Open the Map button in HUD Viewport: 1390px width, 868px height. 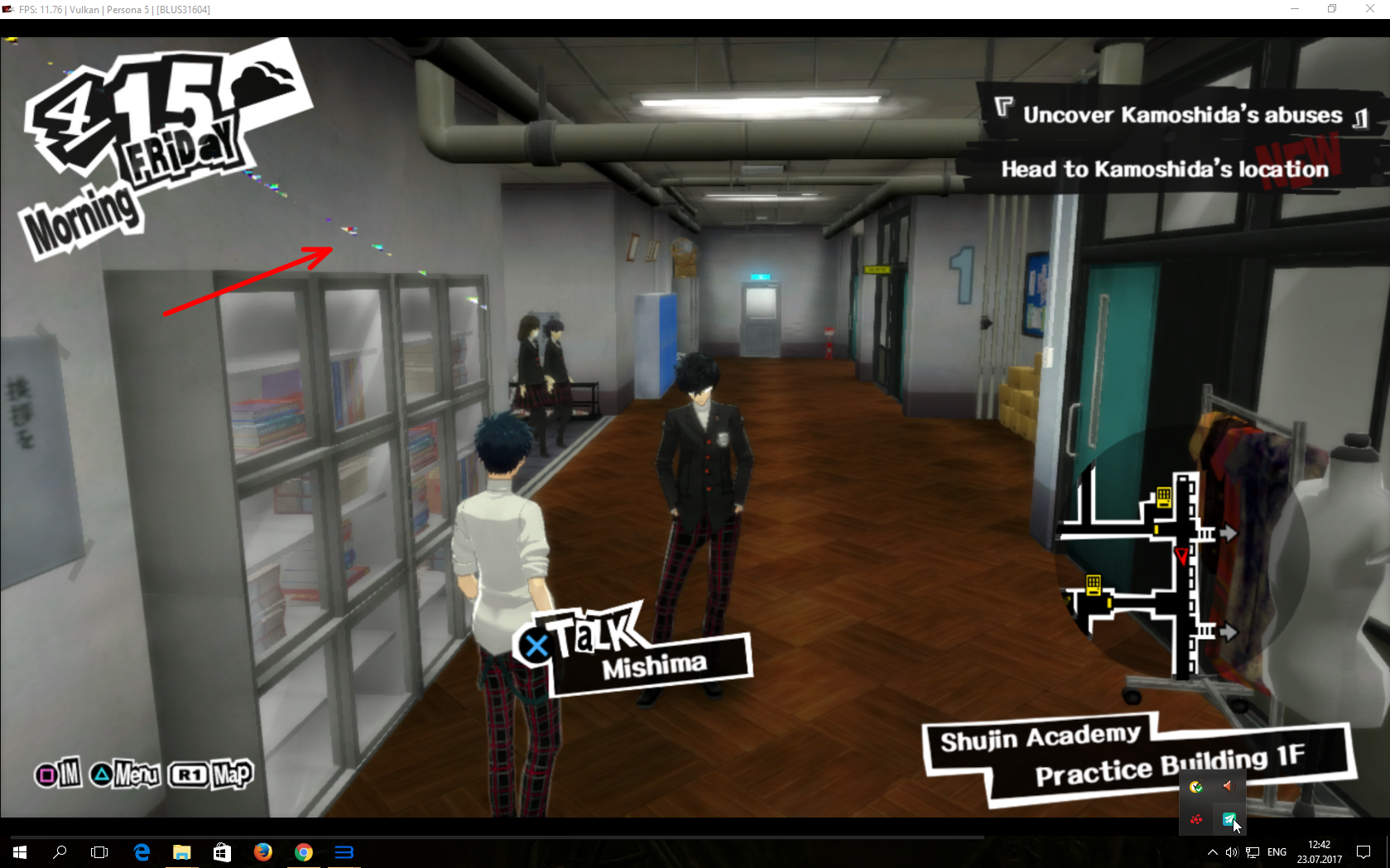click(212, 774)
